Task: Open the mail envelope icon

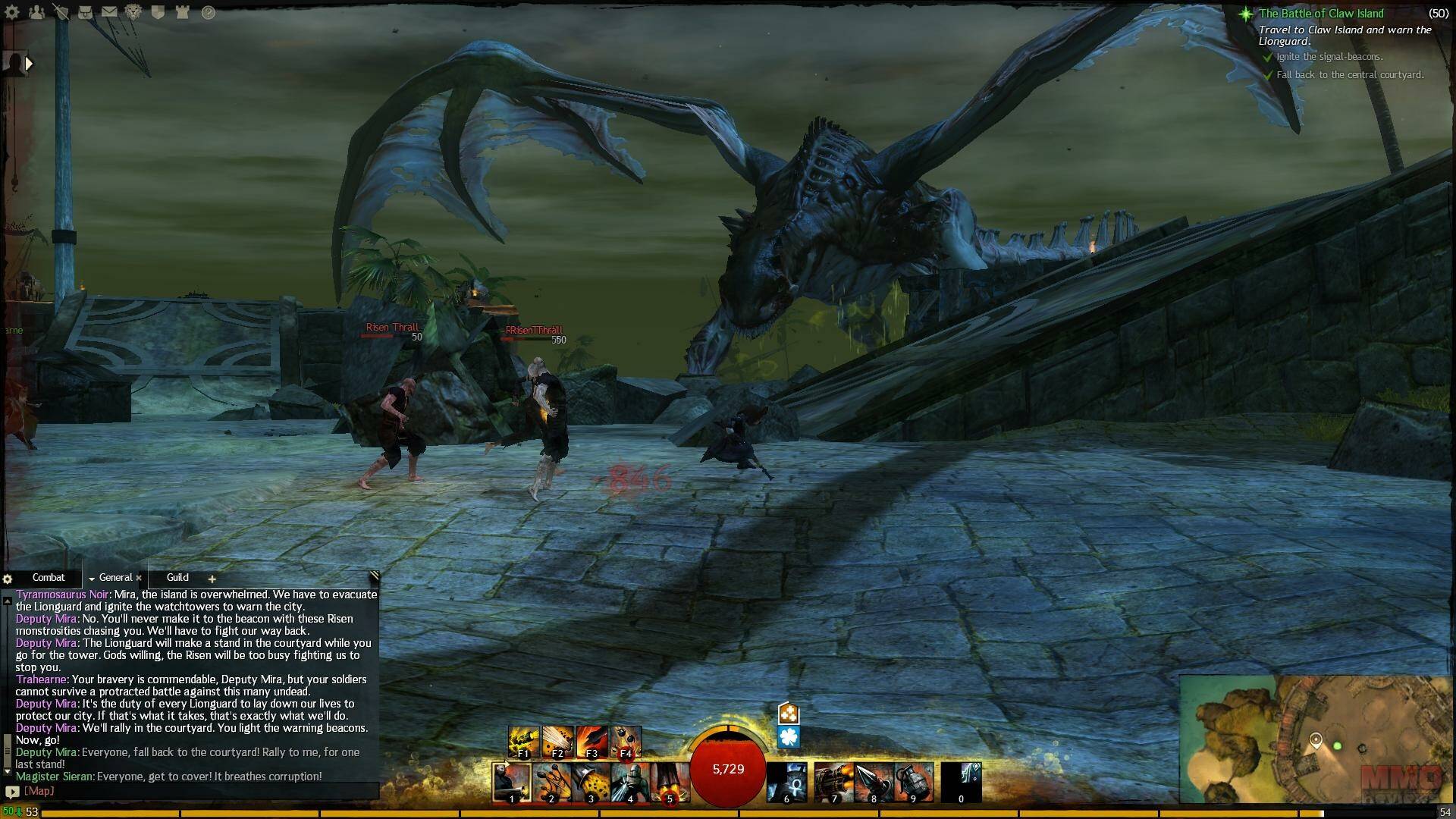Action: pyautogui.click(x=109, y=12)
